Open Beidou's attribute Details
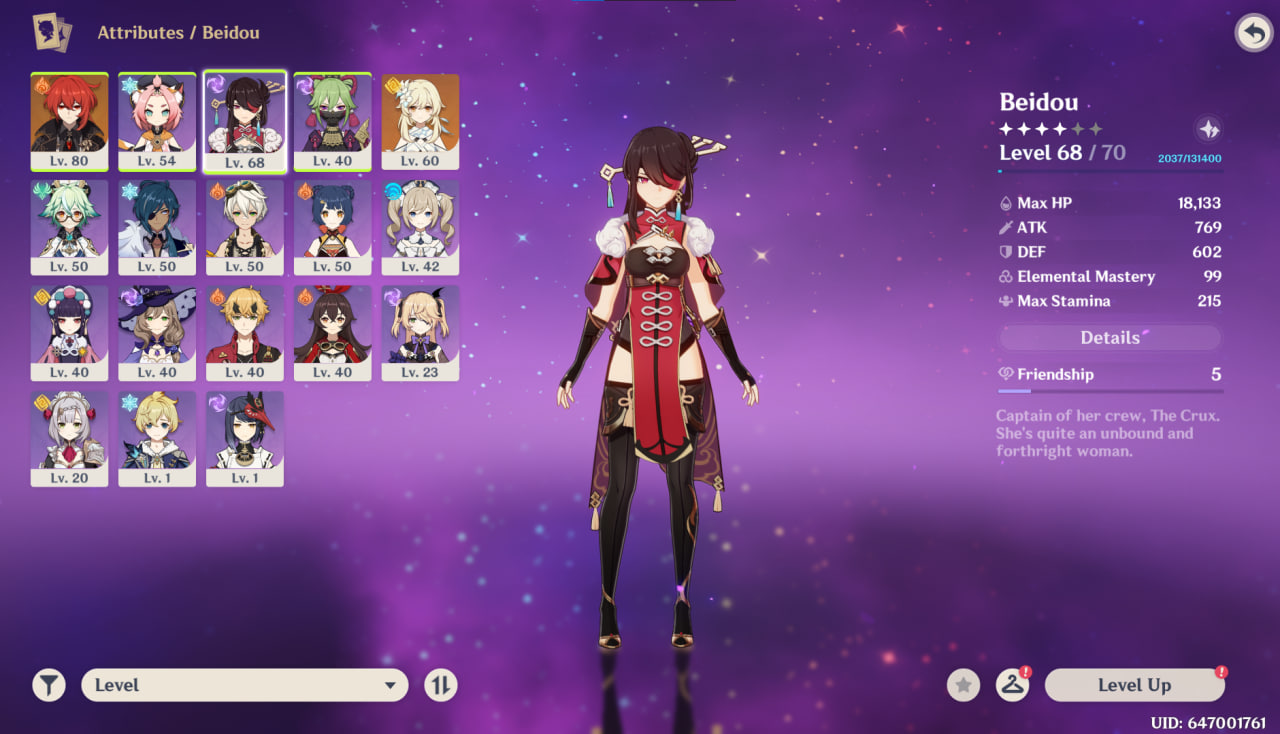Image resolution: width=1280 pixels, height=734 pixels. click(x=1110, y=338)
